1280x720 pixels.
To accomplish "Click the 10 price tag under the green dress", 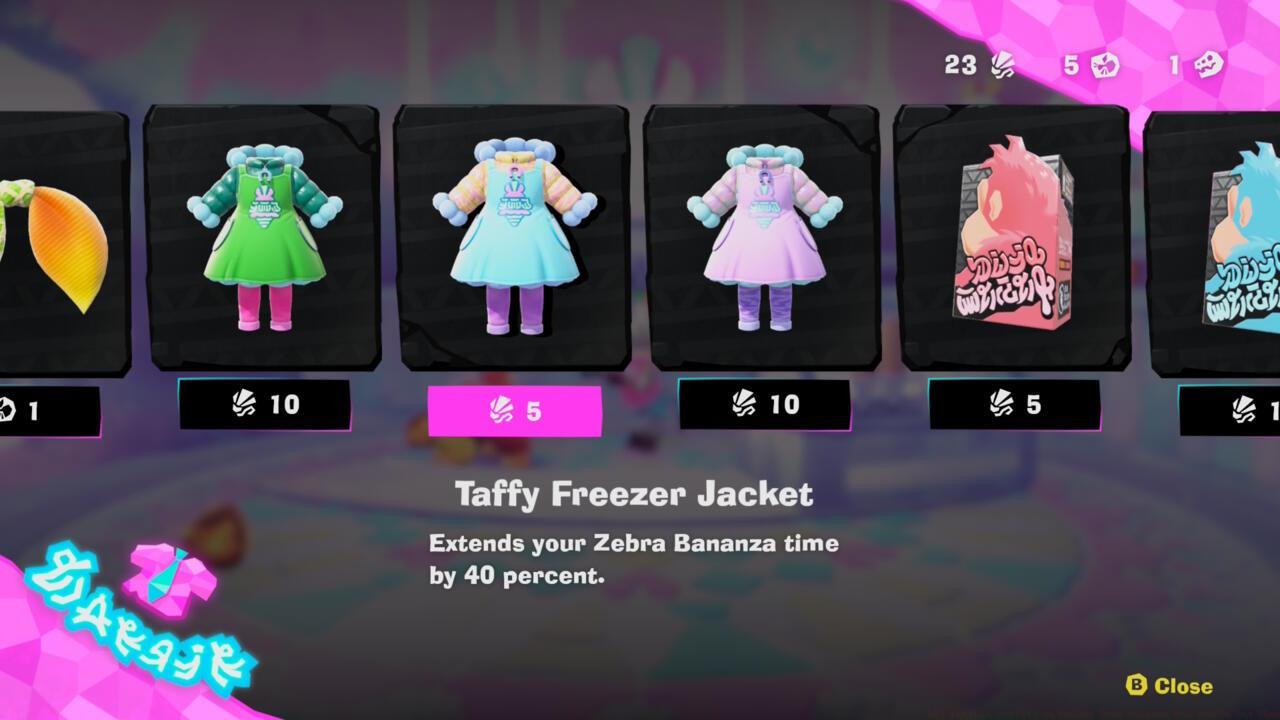I will click(264, 406).
